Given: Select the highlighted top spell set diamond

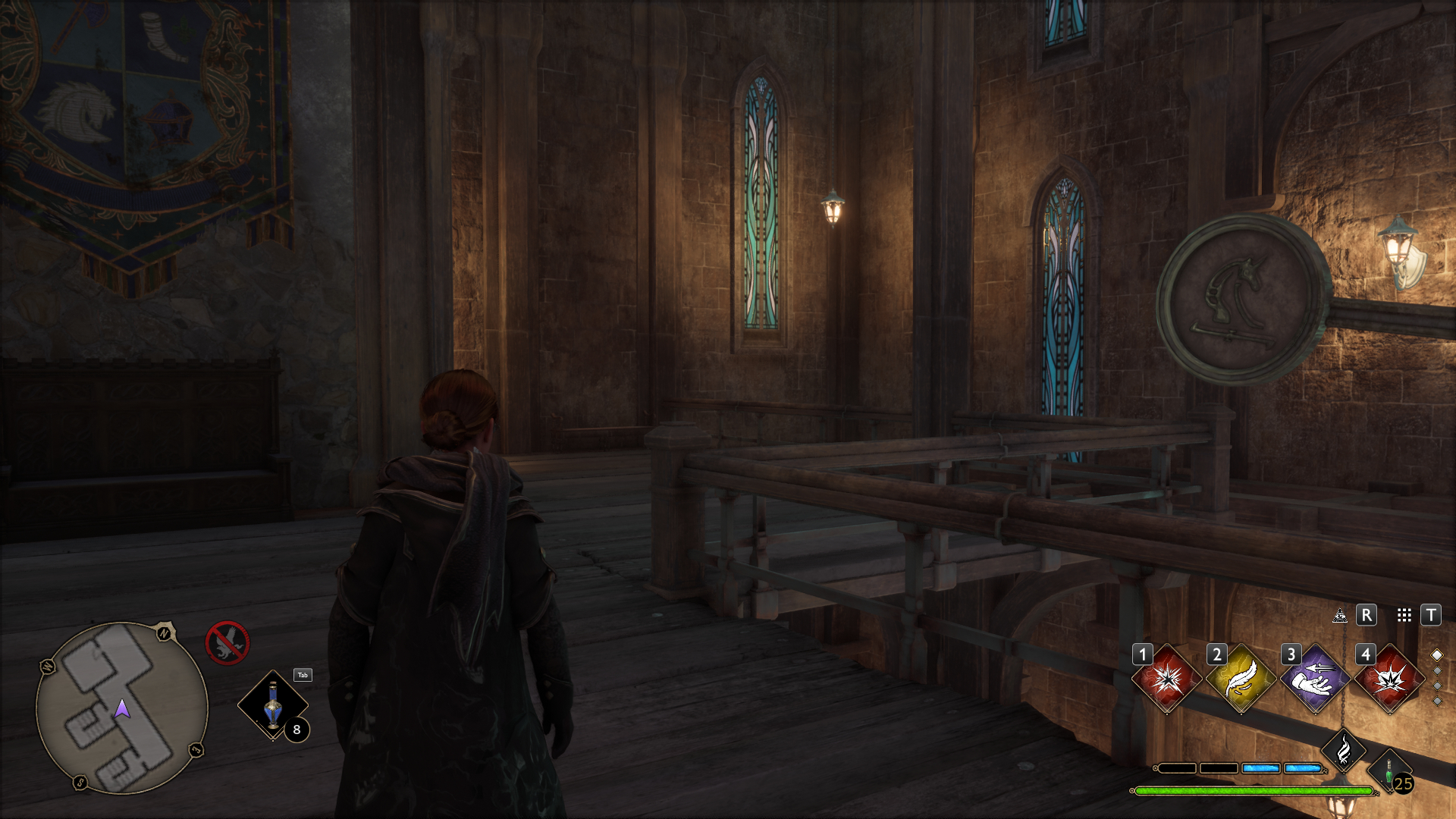Looking at the screenshot, I should [x=1436, y=655].
